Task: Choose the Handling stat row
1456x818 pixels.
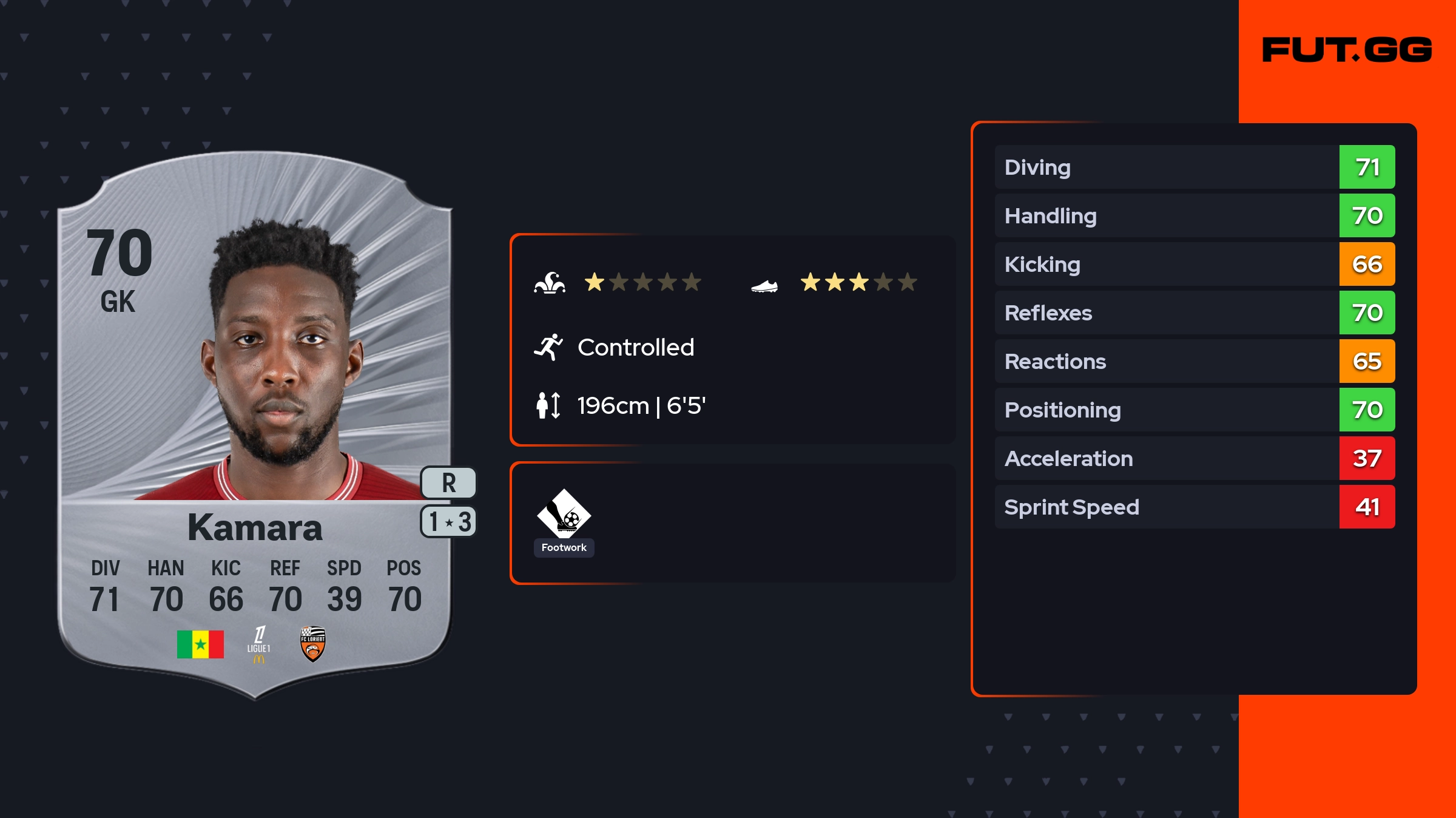Action: (1194, 215)
